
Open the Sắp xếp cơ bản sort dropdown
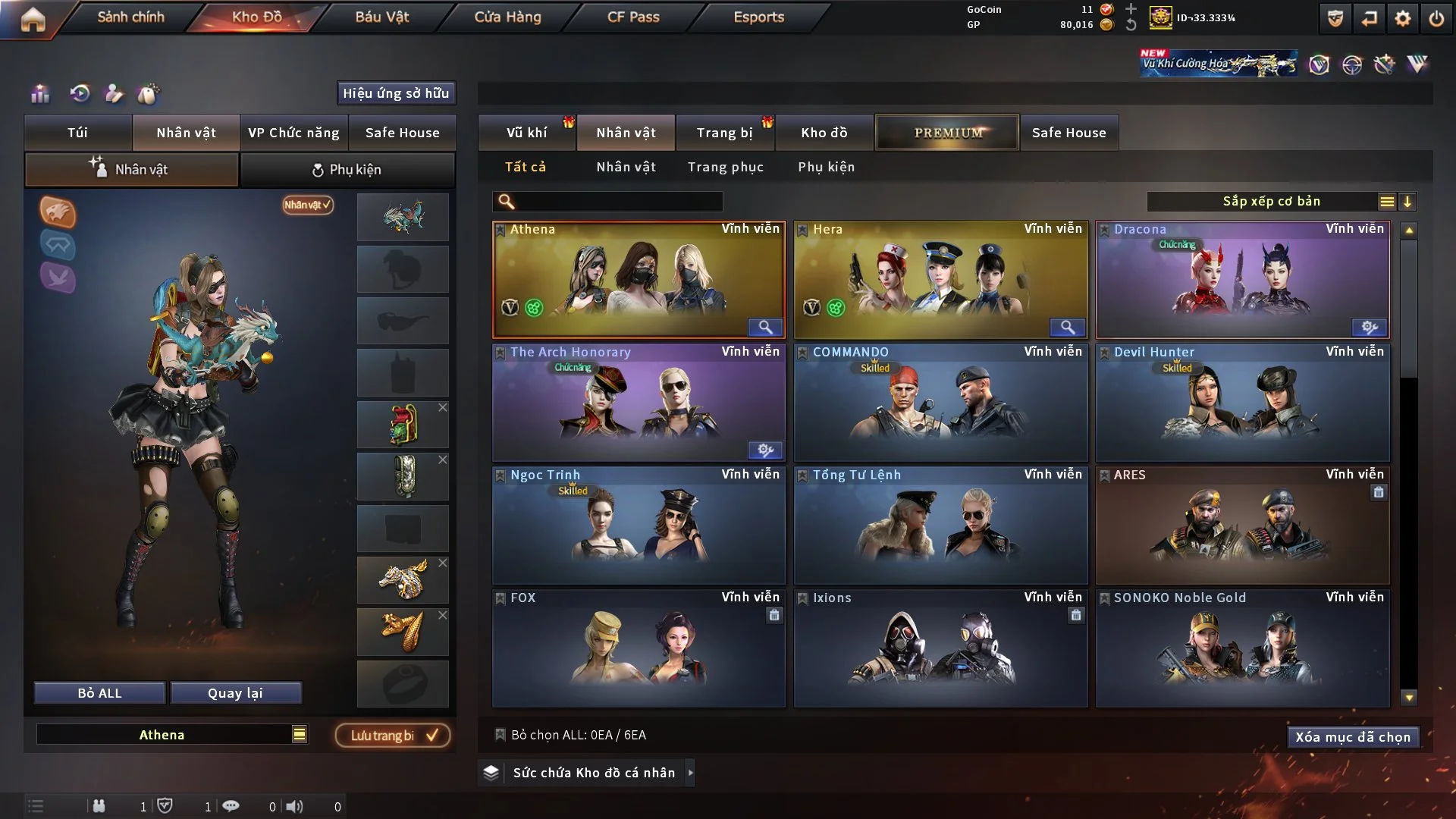pos(1271,202)
